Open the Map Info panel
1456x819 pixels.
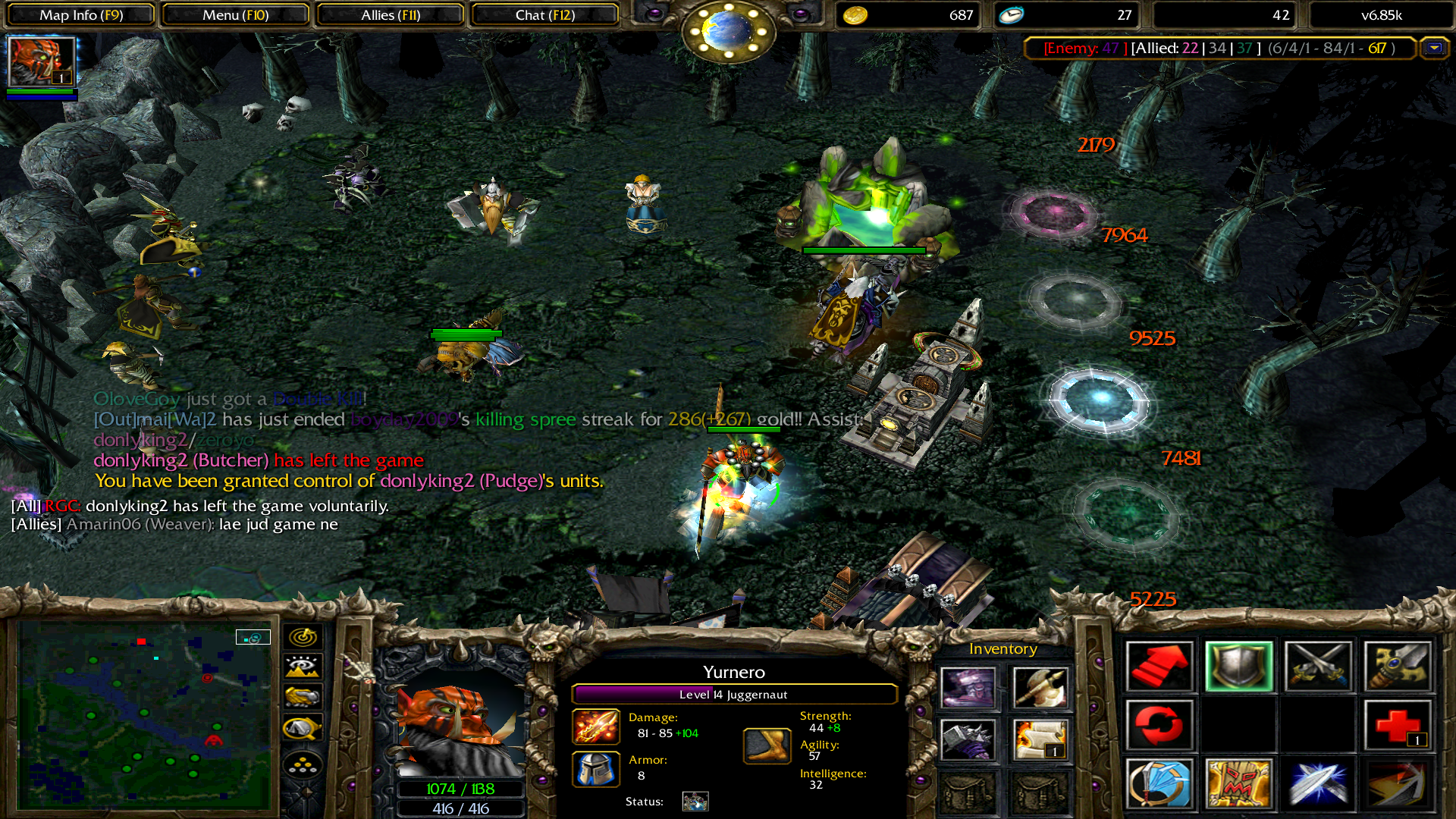pos(80,15)
